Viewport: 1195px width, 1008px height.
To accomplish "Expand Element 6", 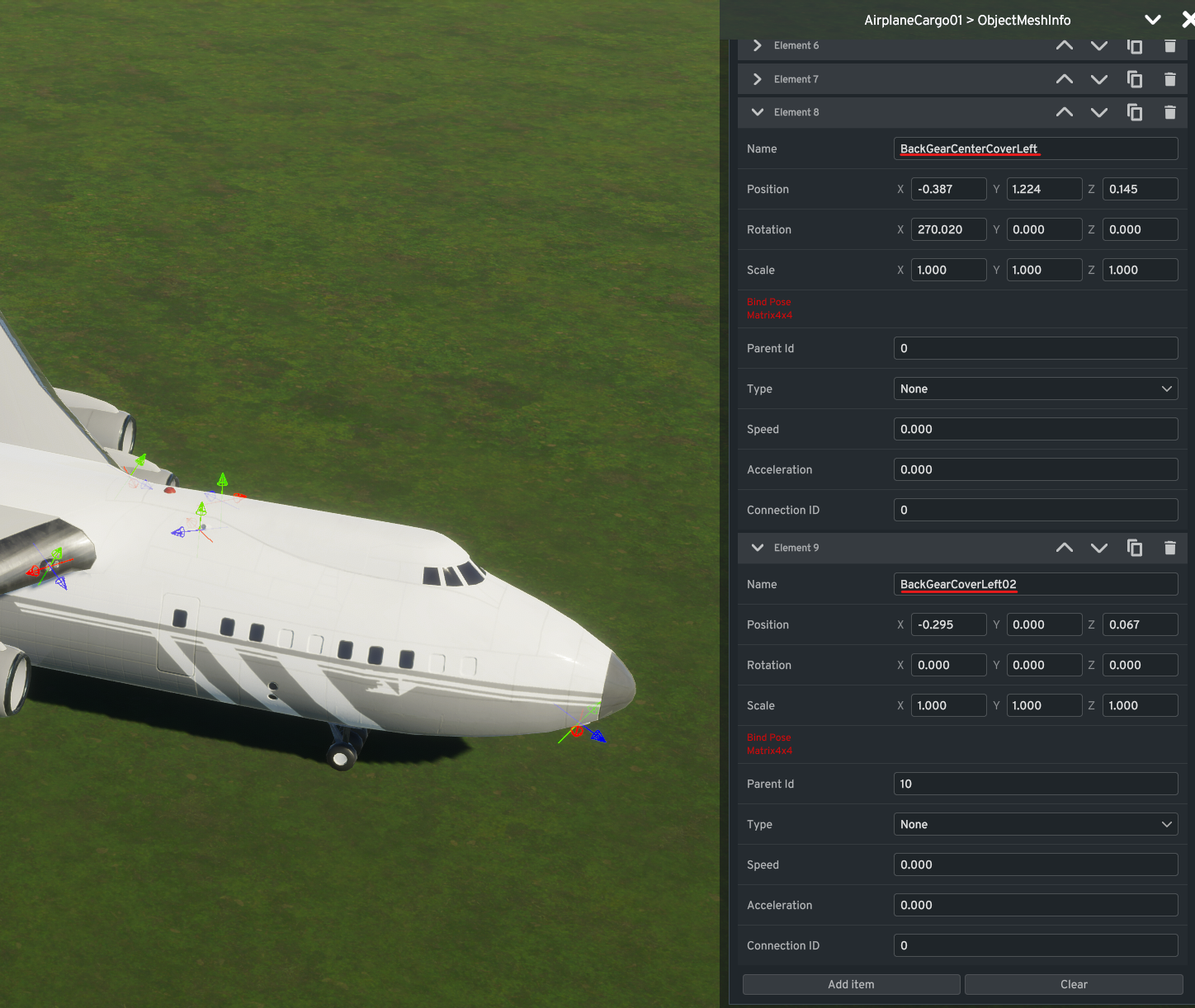I will click(x=757, y=45).
